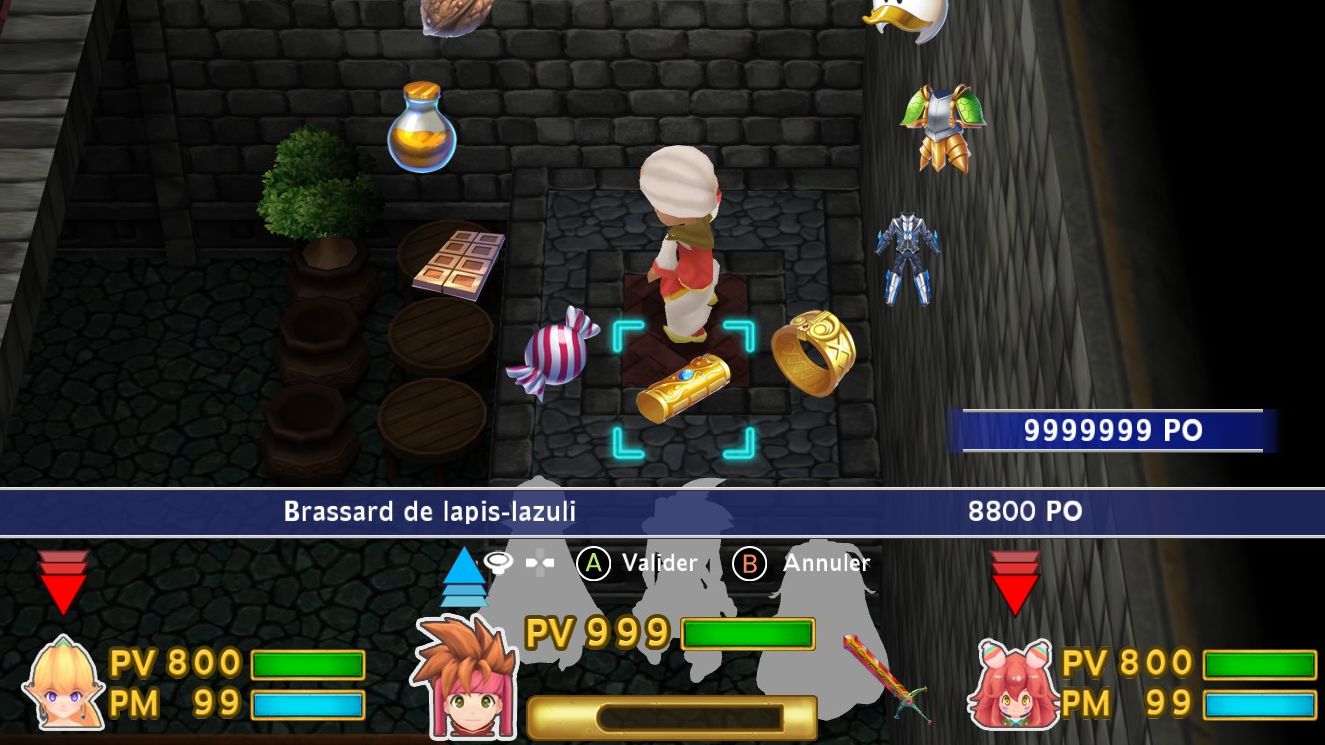Select the orange potion bottle
The width and height of the screenshot is (1325, 745).
coord(422,128)
